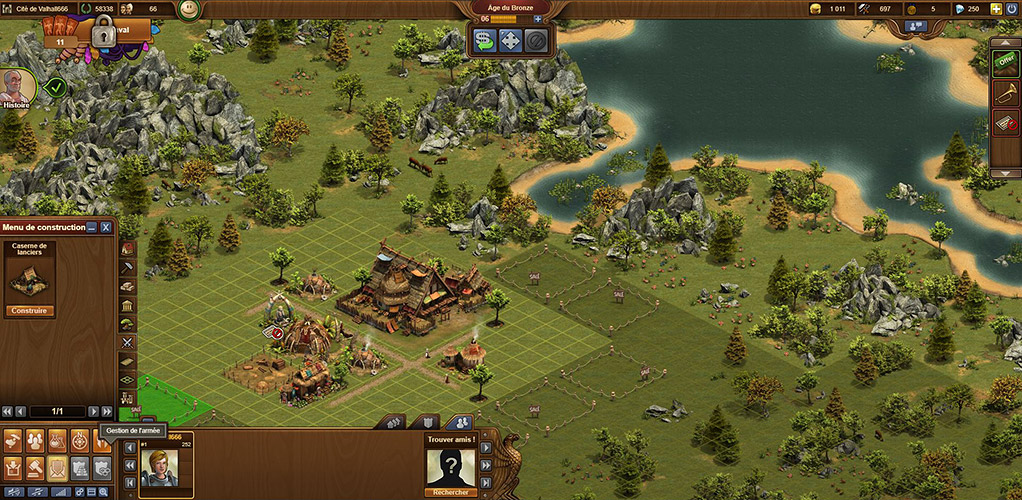Viewport: 1022px width, 500px height.
Task: Open the gavel icon in the main menu
Action: coord(34,466)
